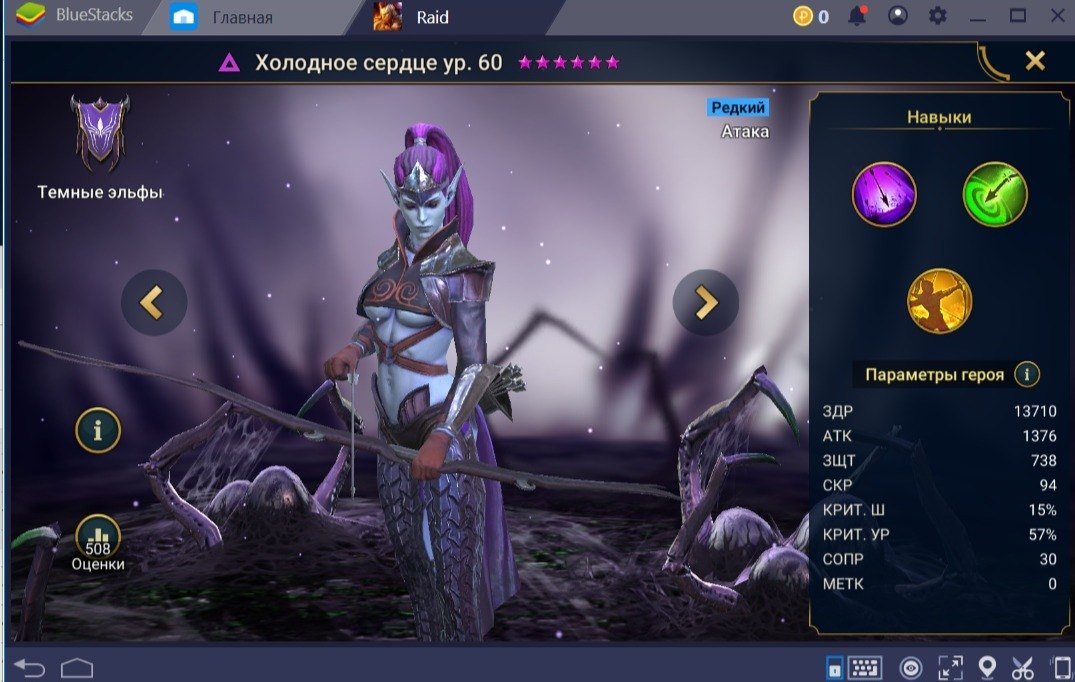The image size is (1075, 682).
Task: Open the scissors screenshot tool
Action: point(1023,667)
